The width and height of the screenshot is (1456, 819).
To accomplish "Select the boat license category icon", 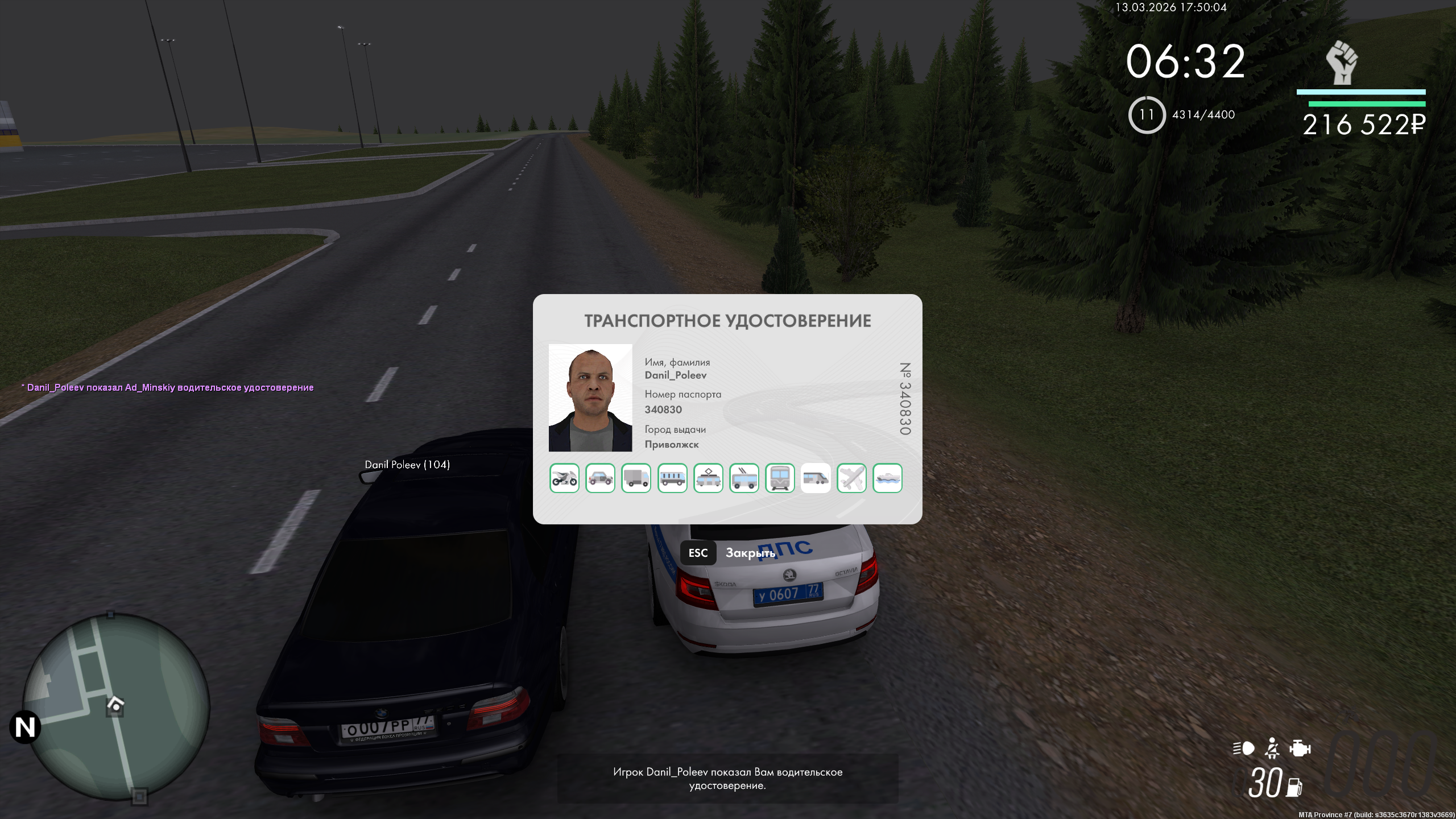I will point(887,478).
